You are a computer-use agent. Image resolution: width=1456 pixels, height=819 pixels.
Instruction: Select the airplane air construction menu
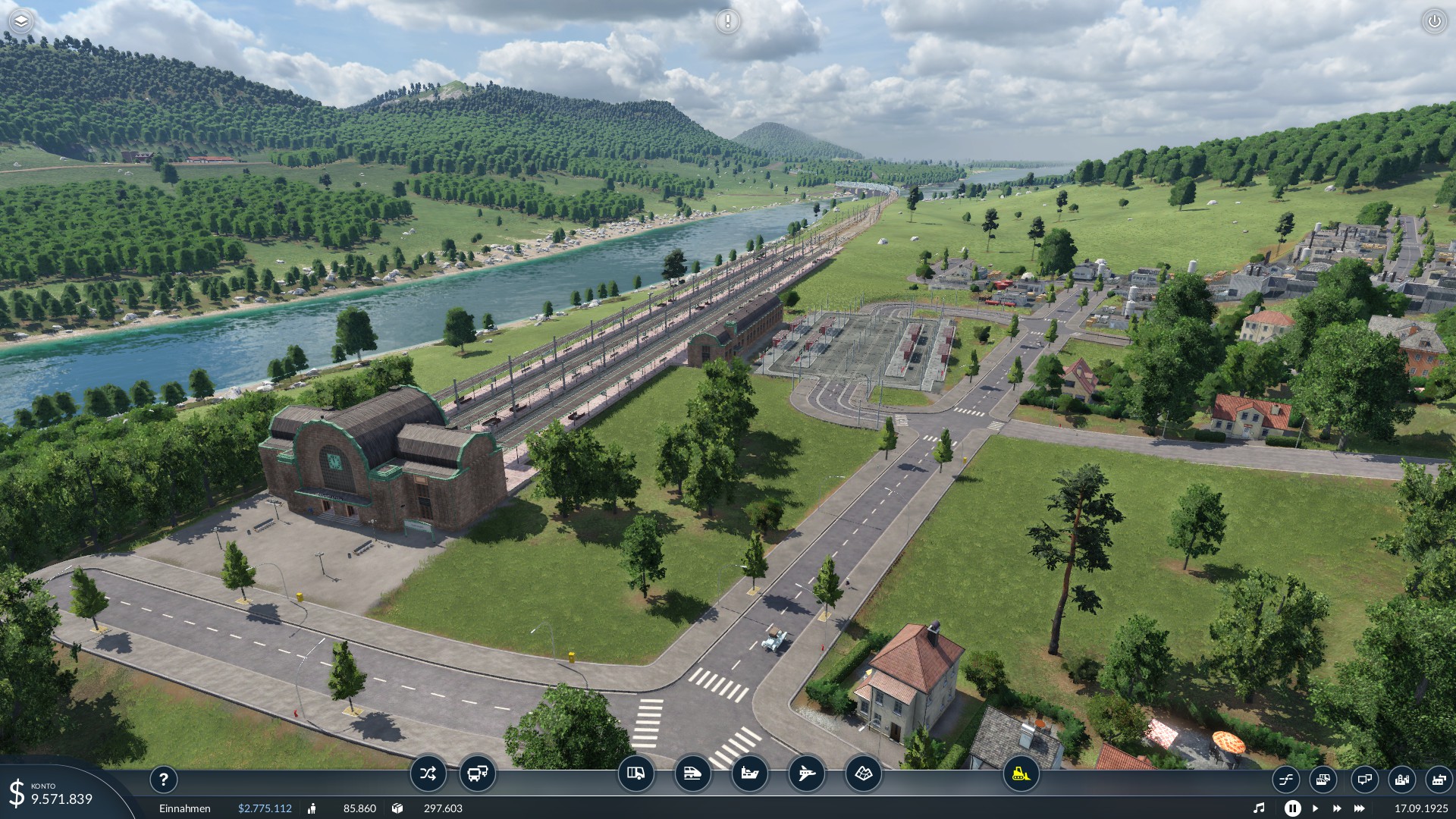click(x=806, y=774)
